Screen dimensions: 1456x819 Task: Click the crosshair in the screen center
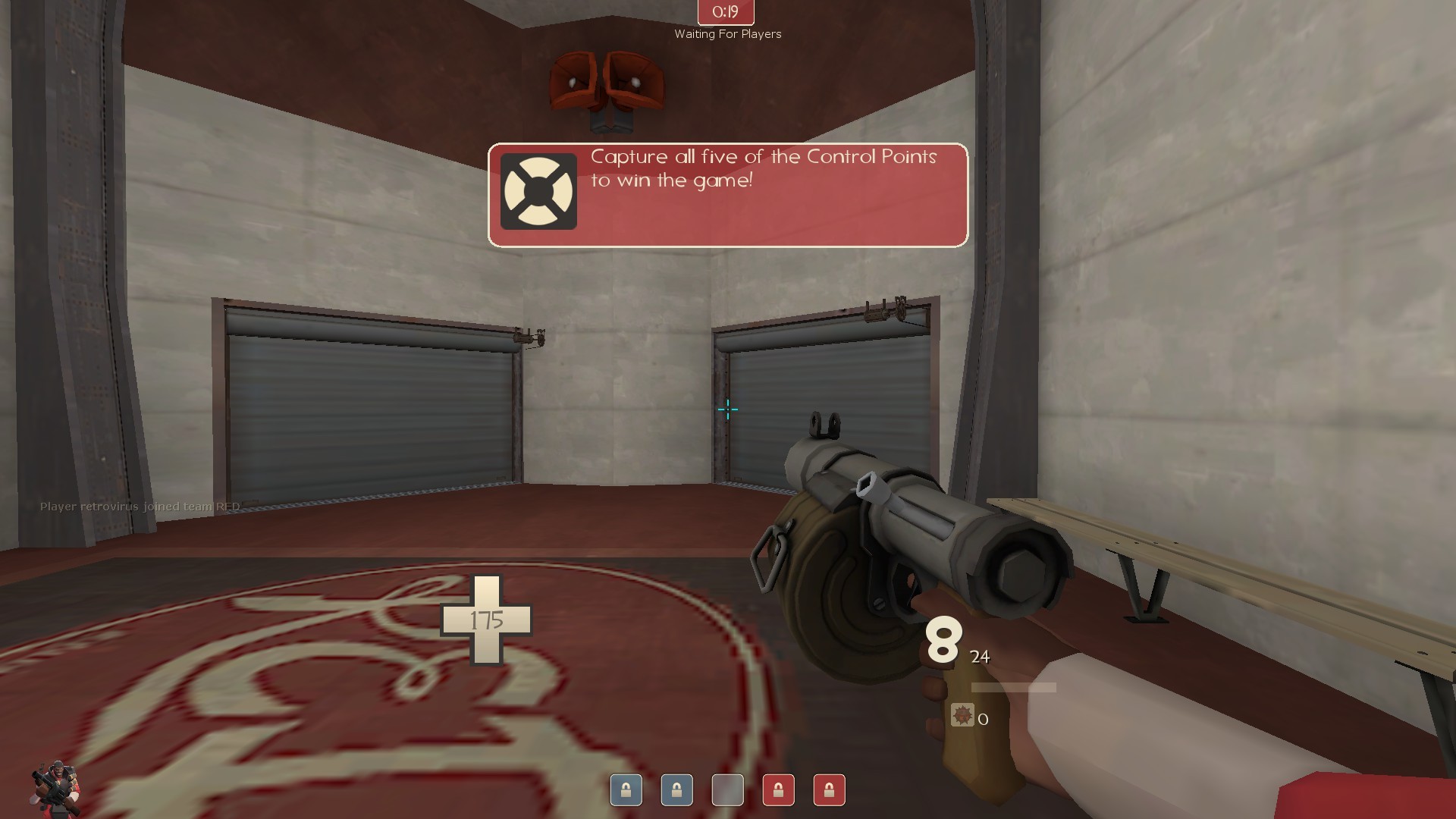tap(727, 409)
